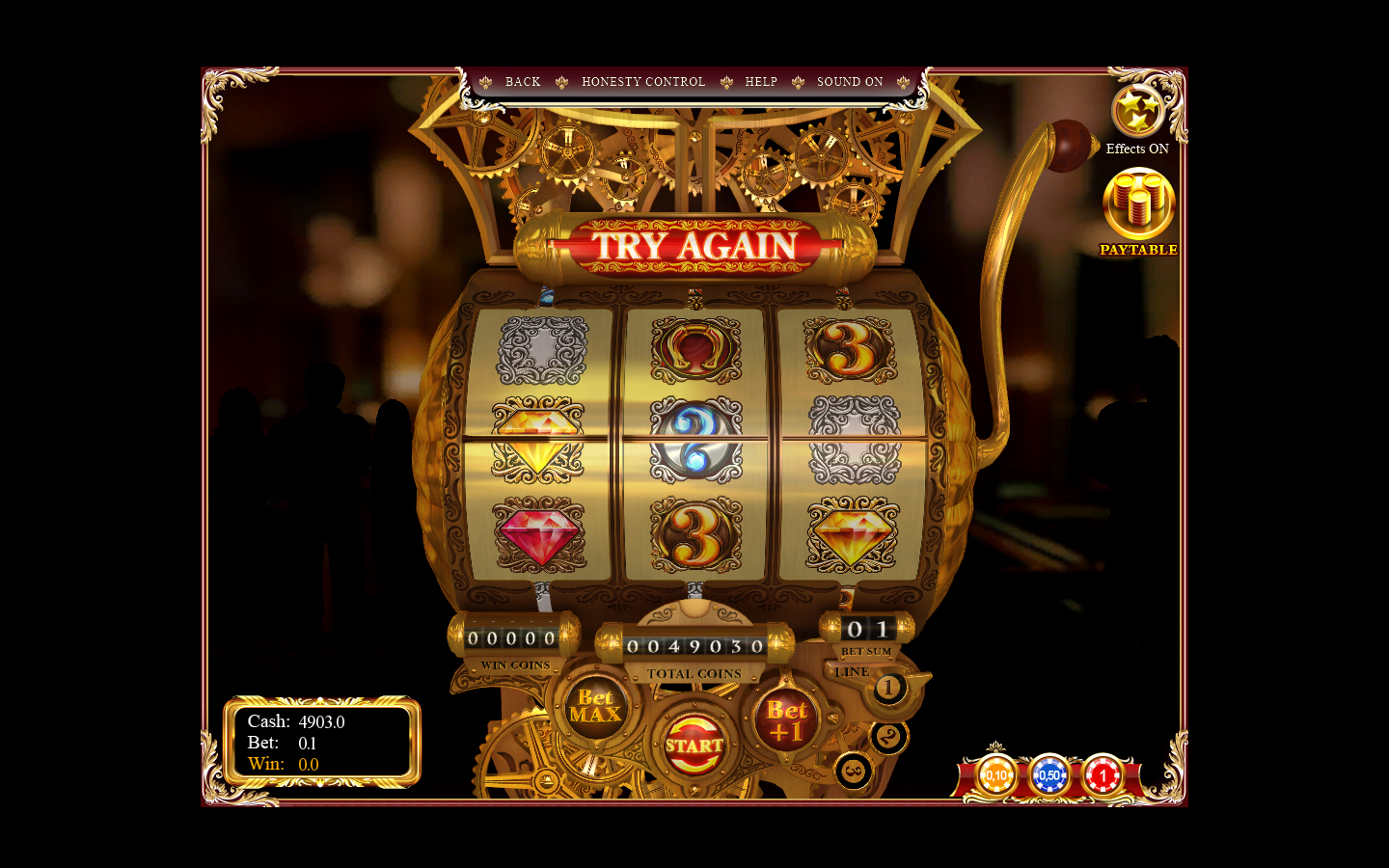Image resolution: width=1389 pixels, height=868 pixels.
Task: Open the Paytable coin stack button
Action: (x=1138, y=204)
